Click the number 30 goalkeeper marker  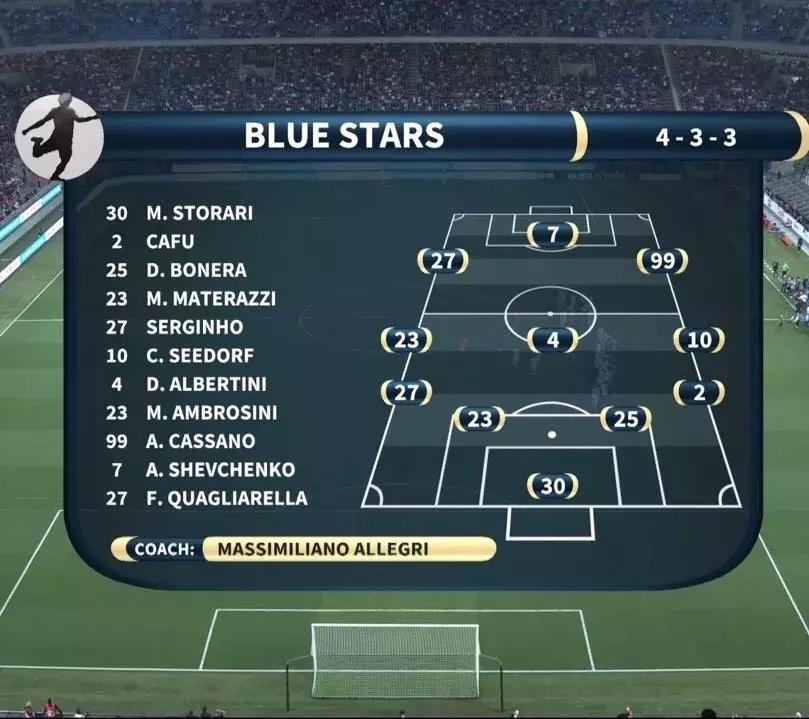click(x=553, y=486)
